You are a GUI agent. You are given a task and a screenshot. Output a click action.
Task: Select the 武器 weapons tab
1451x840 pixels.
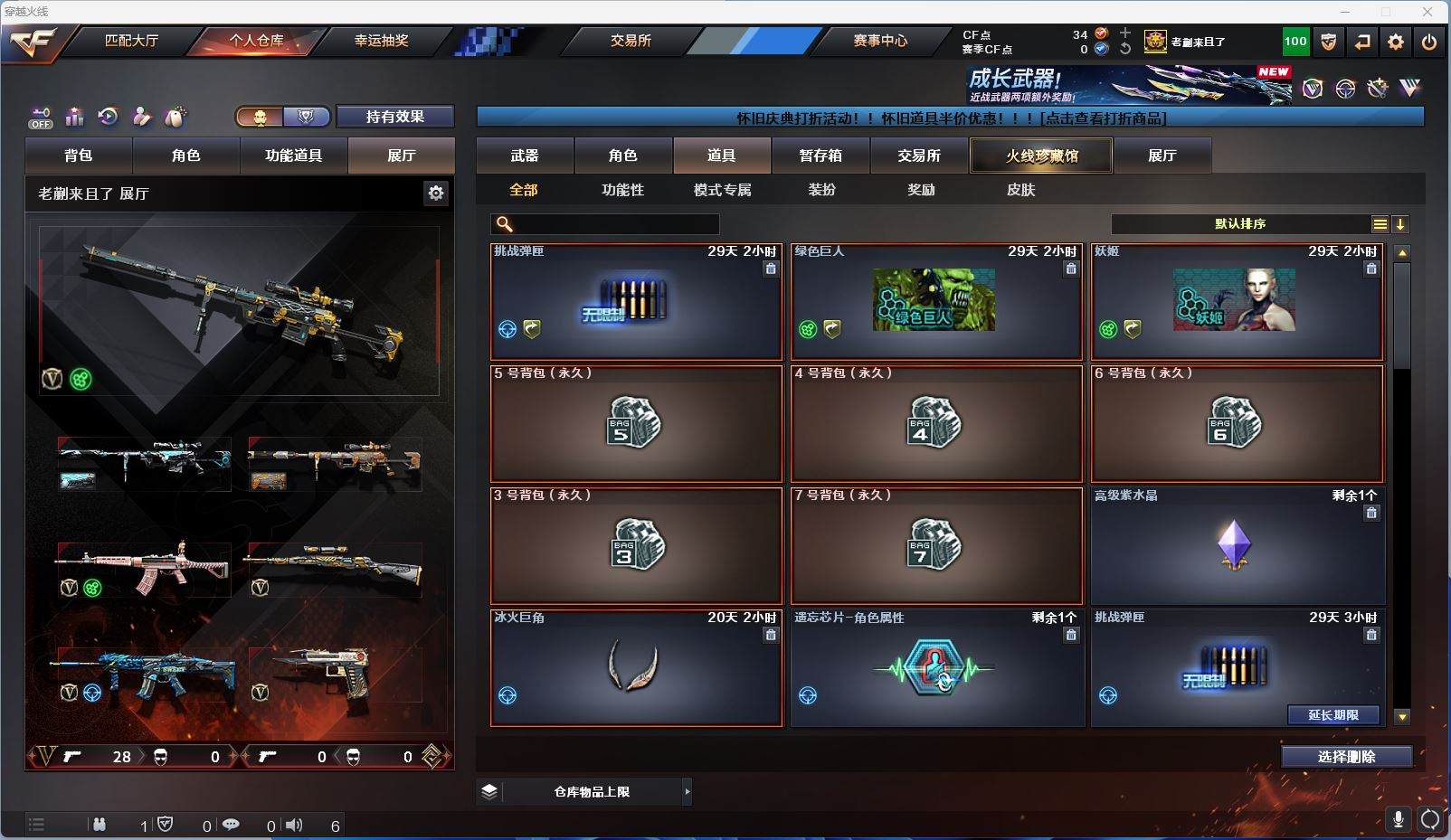tap(525, 156)
